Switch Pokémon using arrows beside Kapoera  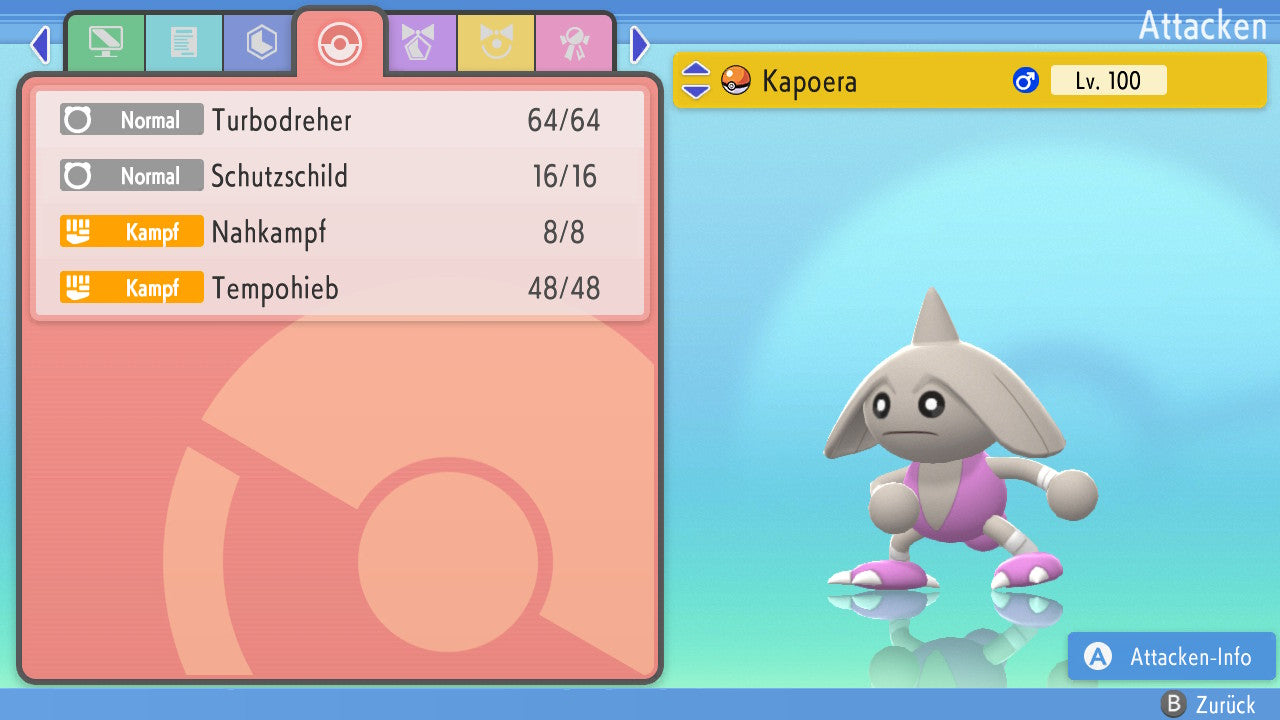coord(696,80)
